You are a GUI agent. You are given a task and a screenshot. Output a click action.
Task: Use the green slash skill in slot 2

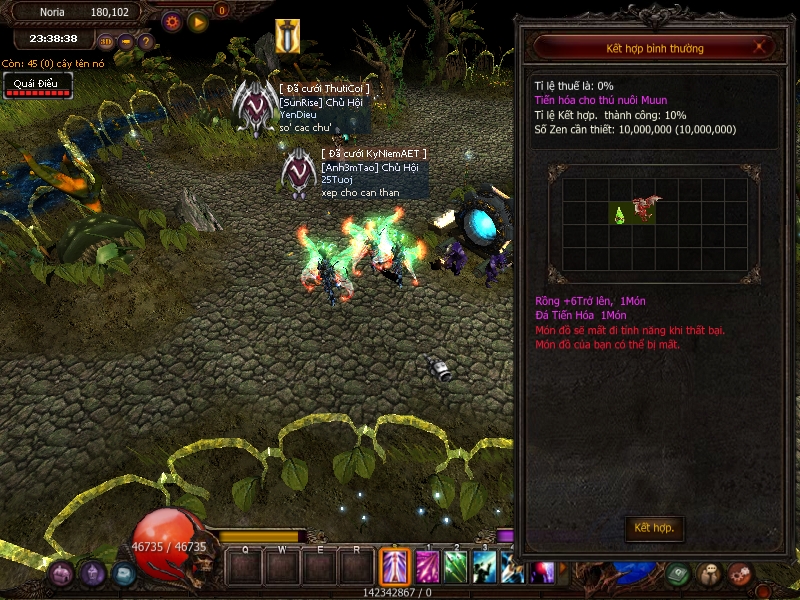pyautogui.click(x=456, y=568)
